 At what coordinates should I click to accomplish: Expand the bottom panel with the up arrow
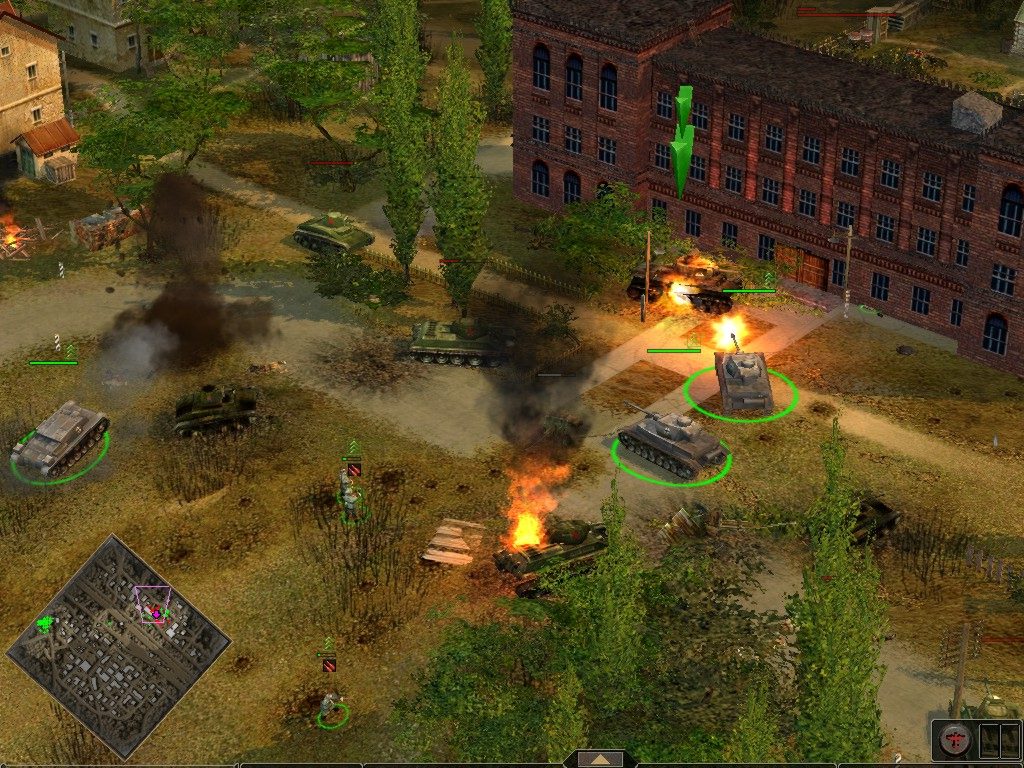600,760
